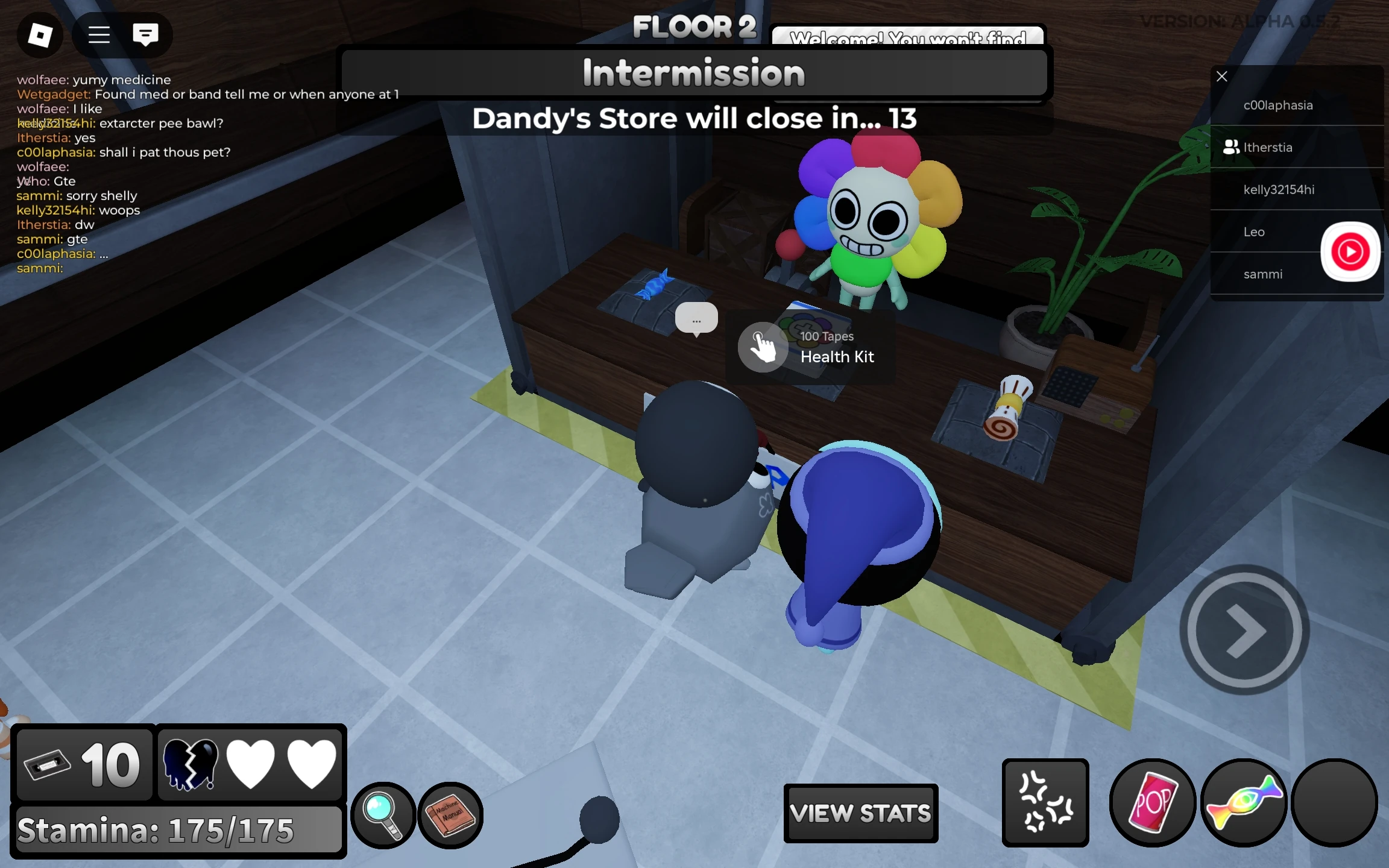Viewport: 1389px width, 868px height.
Task: Use the Pop soda can item
Action: (1152, 804)
